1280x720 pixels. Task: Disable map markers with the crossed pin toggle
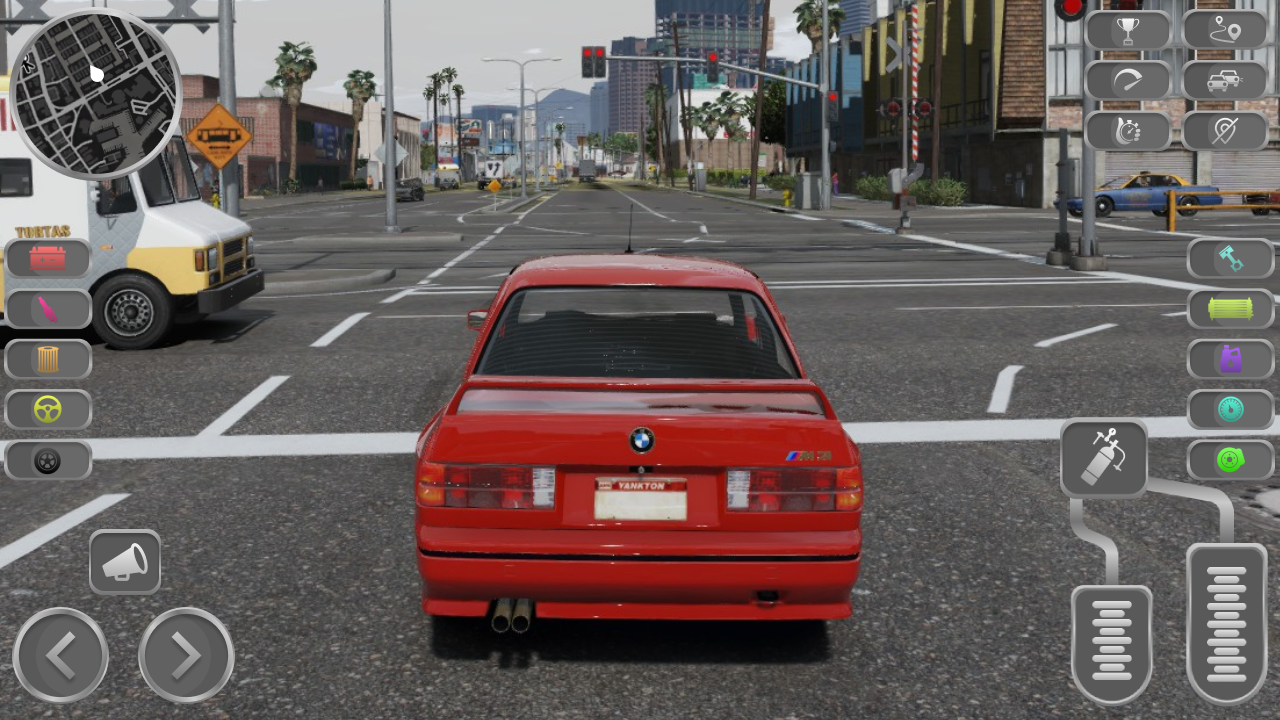point(1227,131)
